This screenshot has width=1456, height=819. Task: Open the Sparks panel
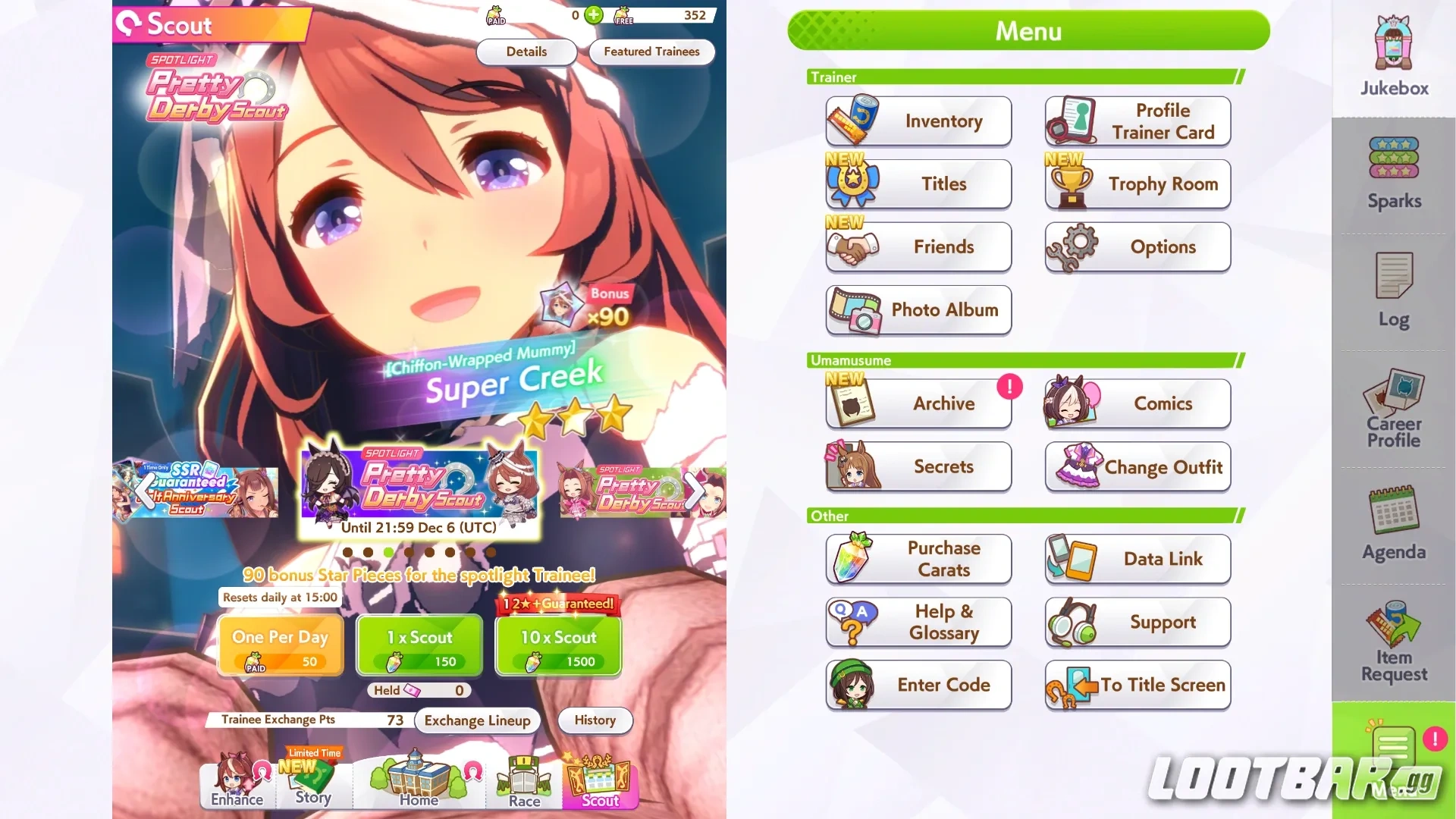tap(1392, 171)
